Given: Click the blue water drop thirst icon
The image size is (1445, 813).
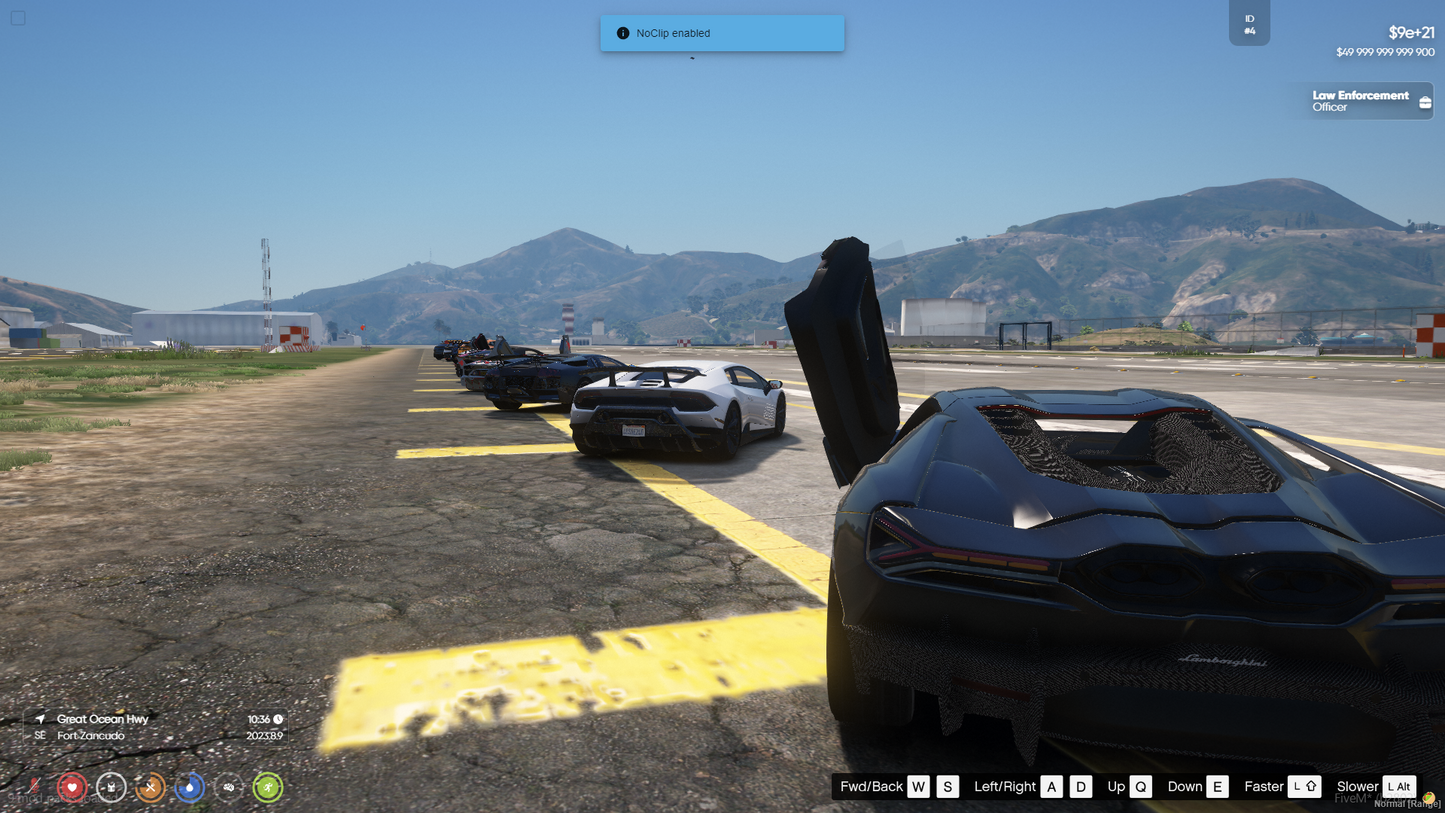Looking at the screenshot, I should tap(189, 788).
